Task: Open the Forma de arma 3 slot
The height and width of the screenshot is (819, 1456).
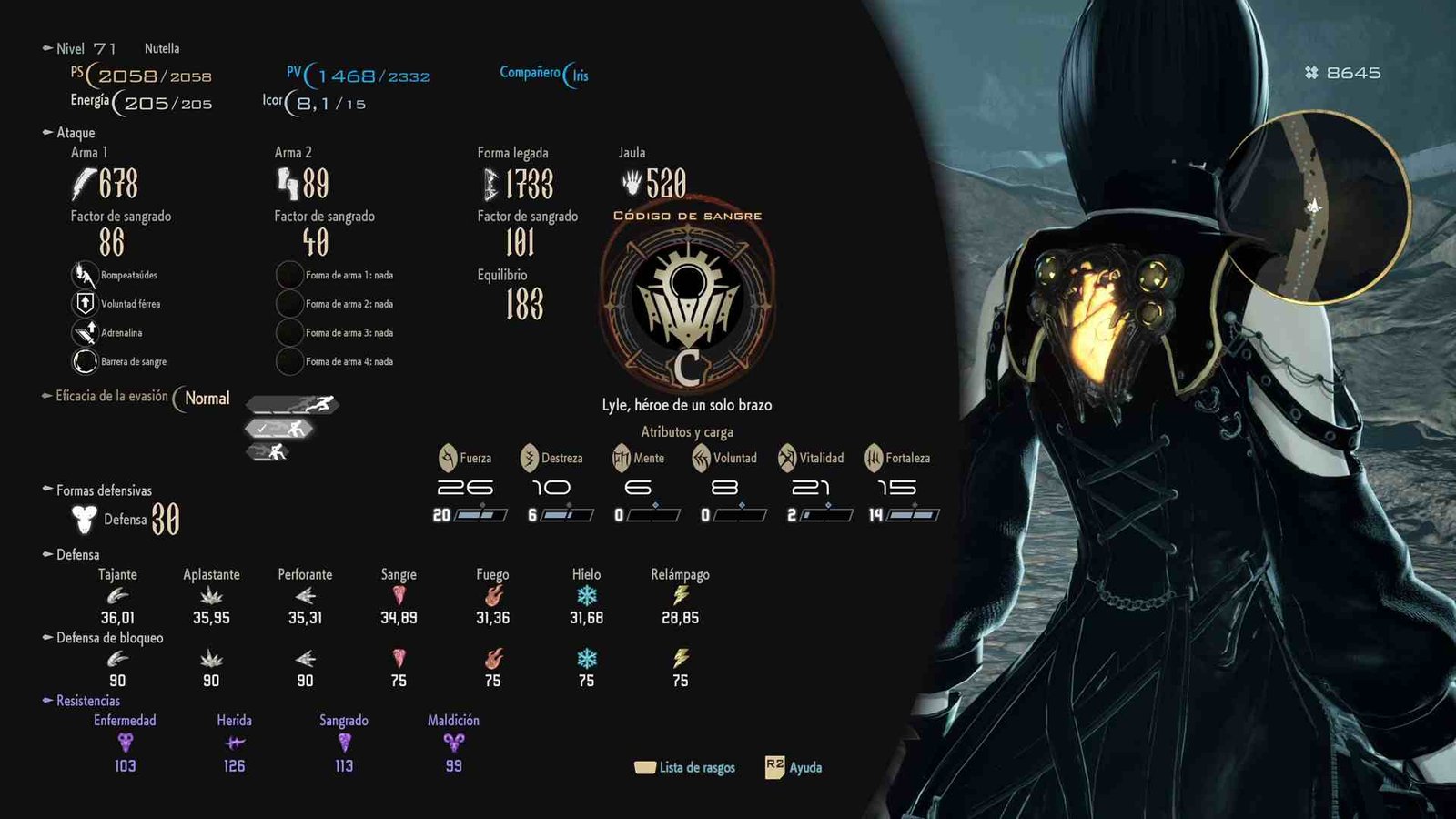Action: tap(290, 333)
